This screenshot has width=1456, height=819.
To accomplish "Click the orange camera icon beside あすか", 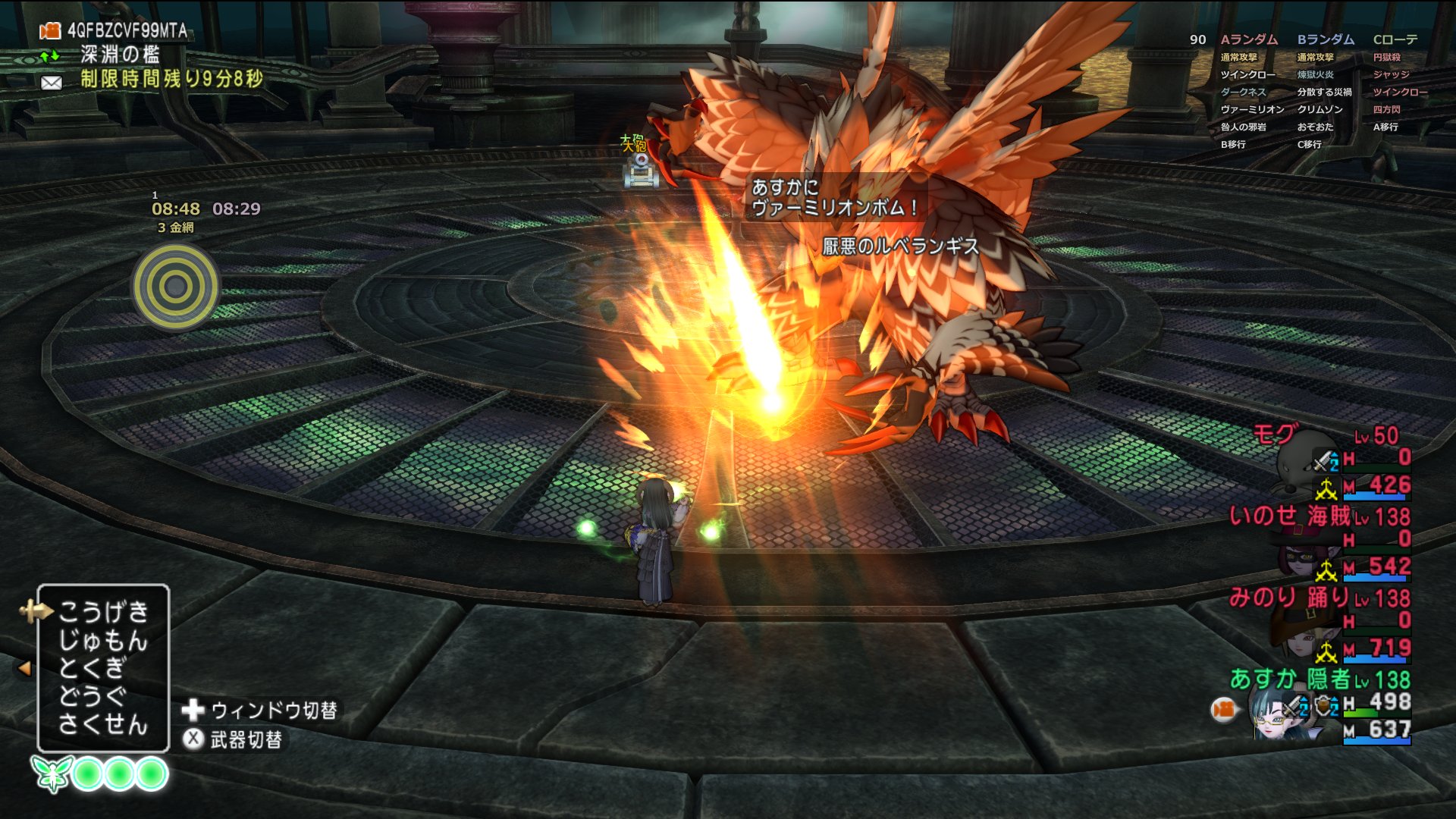I will (1223, 710).
